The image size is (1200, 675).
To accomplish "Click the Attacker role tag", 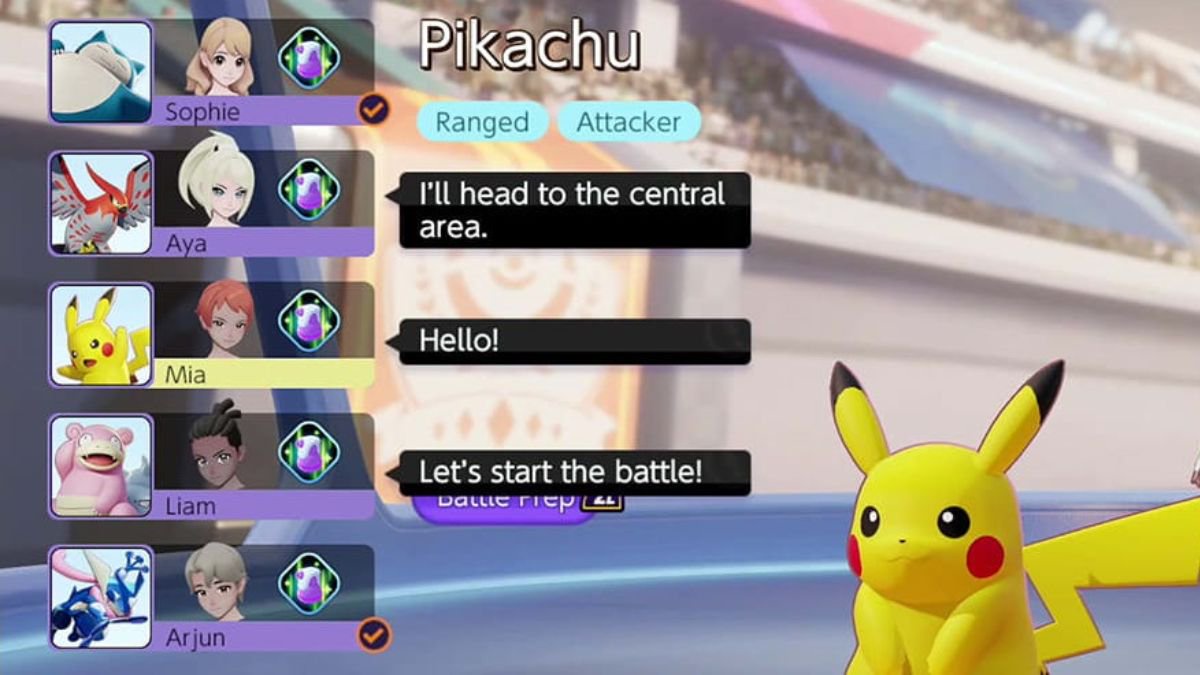I will 628,122.
